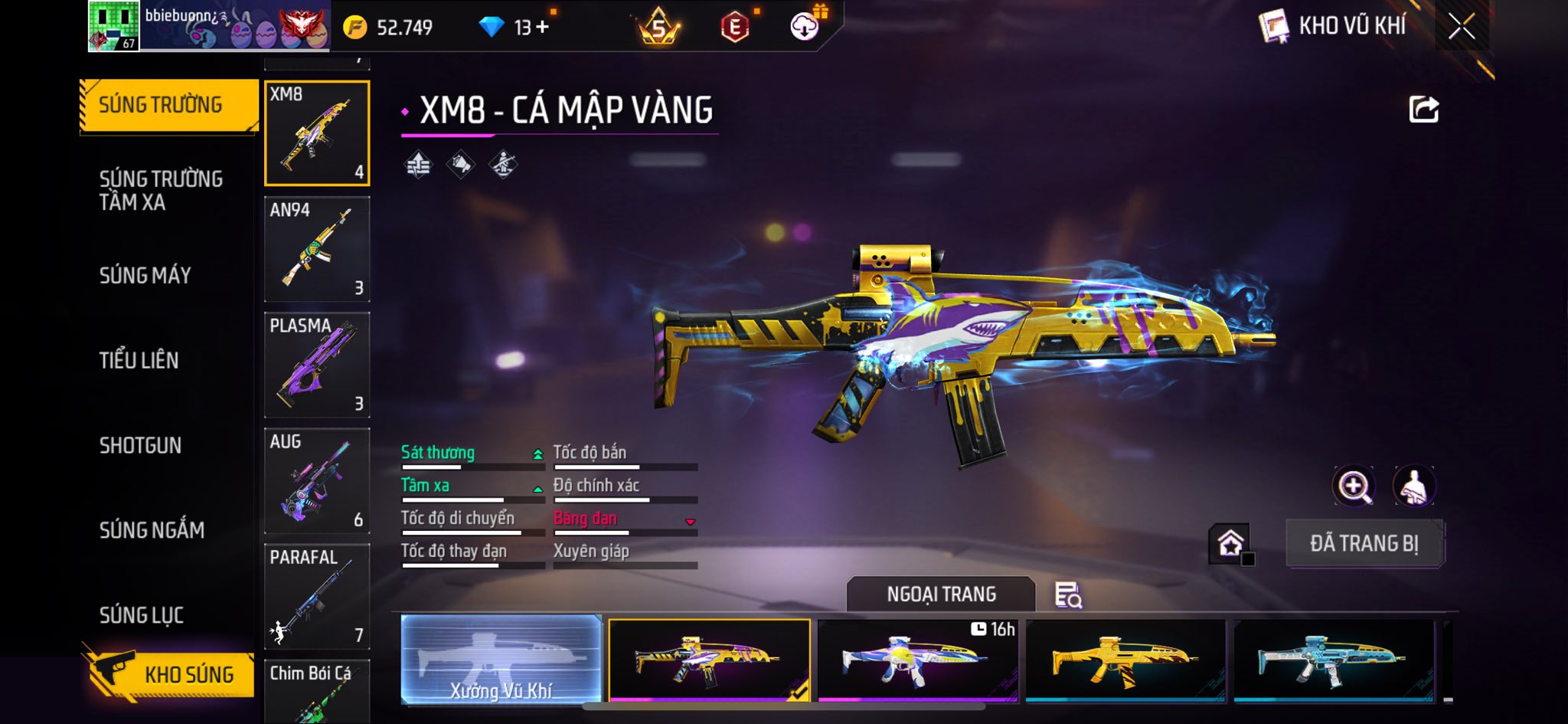Select the Tiểu Liên category

click(139, 361)
